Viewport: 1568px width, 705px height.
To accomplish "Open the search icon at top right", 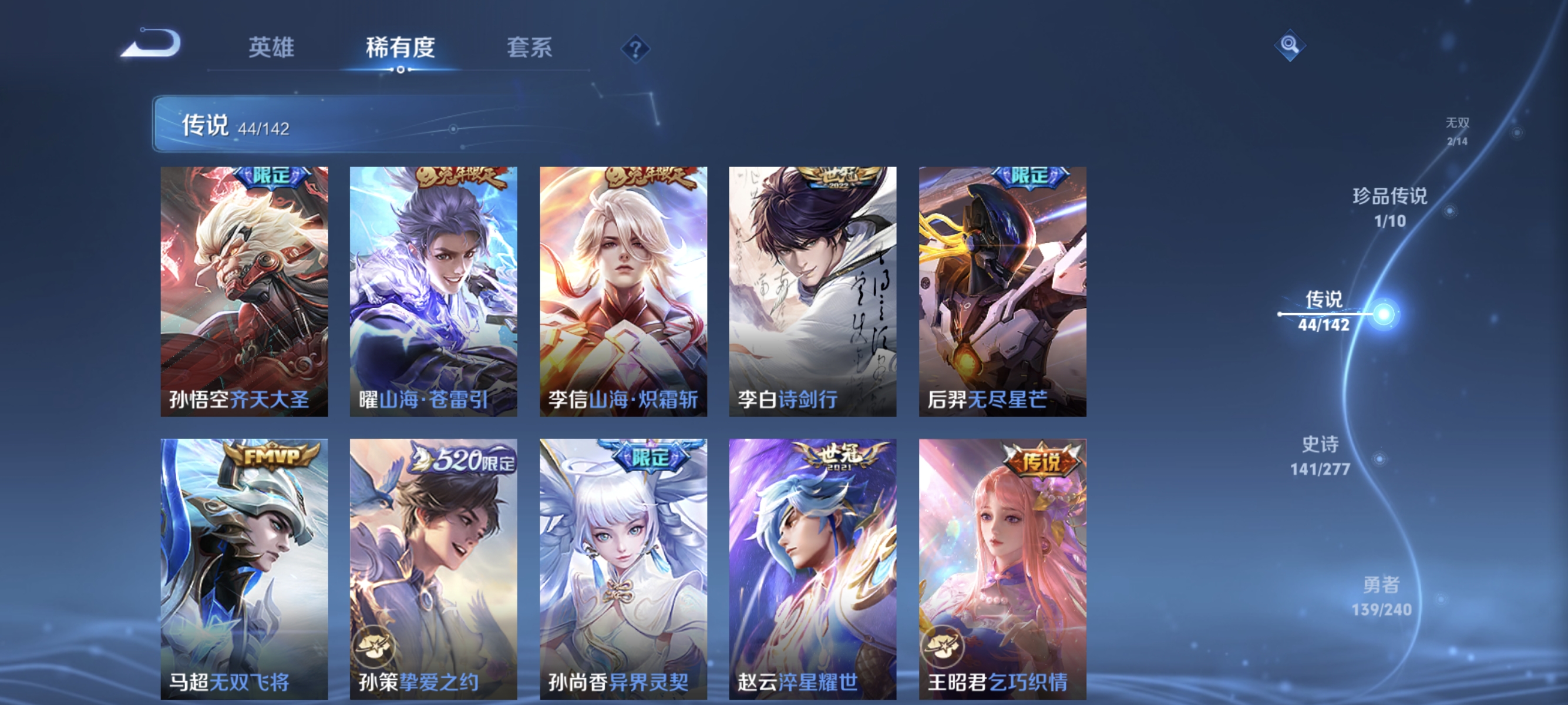I will click(x=1290, y=46).
